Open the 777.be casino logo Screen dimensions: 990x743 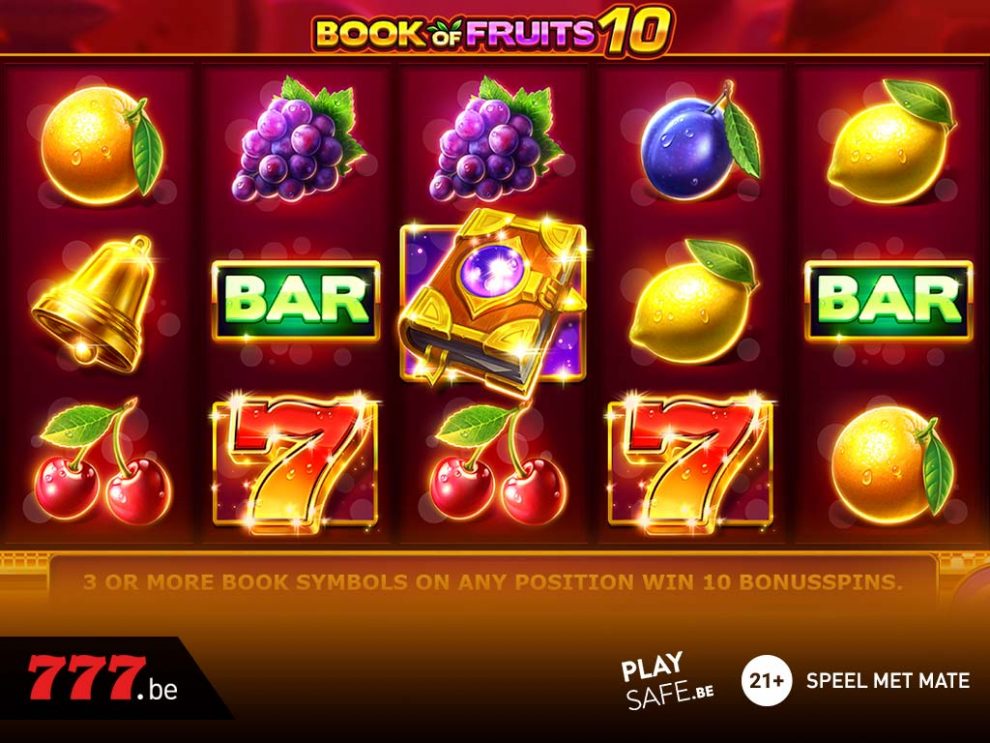[102, 681]
